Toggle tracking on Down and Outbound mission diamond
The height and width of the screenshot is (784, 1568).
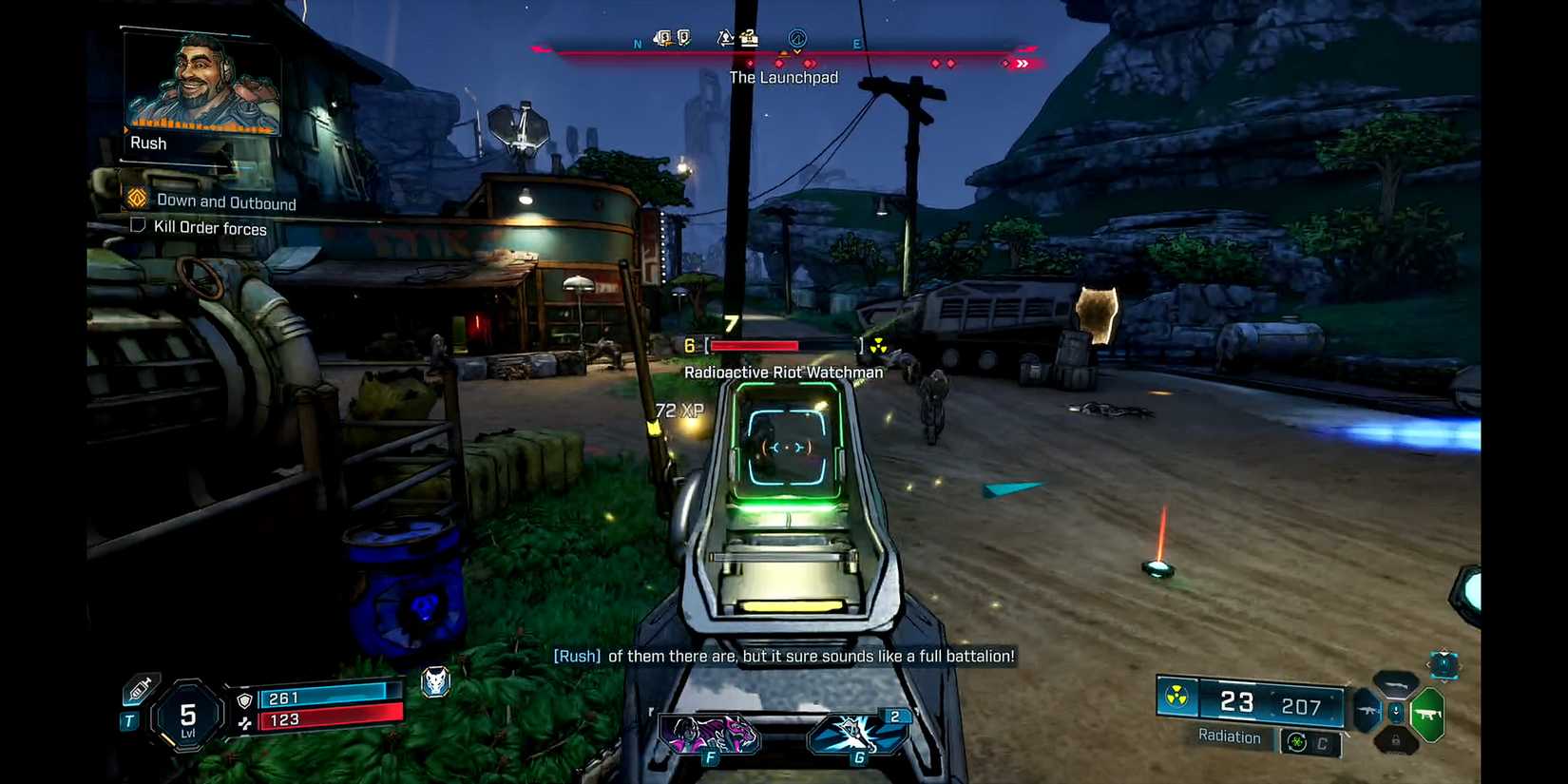click(x=139, y=200)
